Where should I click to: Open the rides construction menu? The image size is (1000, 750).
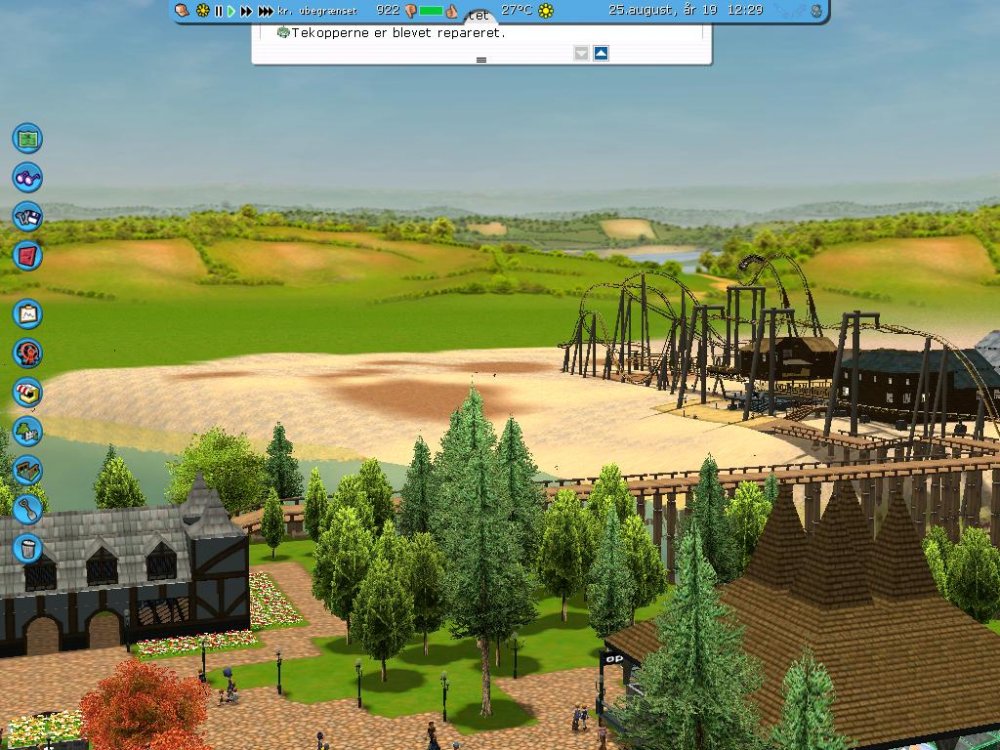pyautogui.click(x=27, y=353)
